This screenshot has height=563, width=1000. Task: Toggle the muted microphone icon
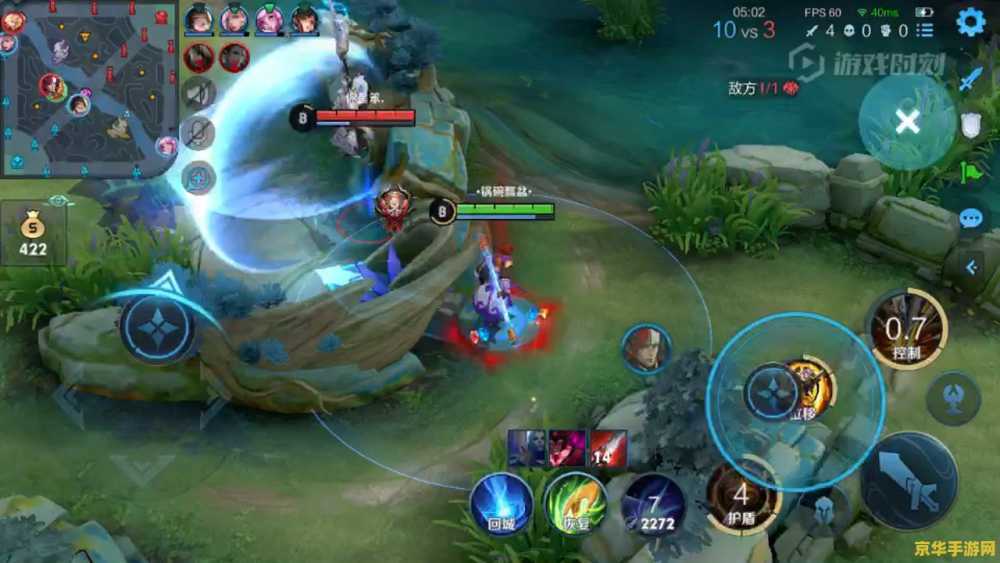tap(200, 134)
